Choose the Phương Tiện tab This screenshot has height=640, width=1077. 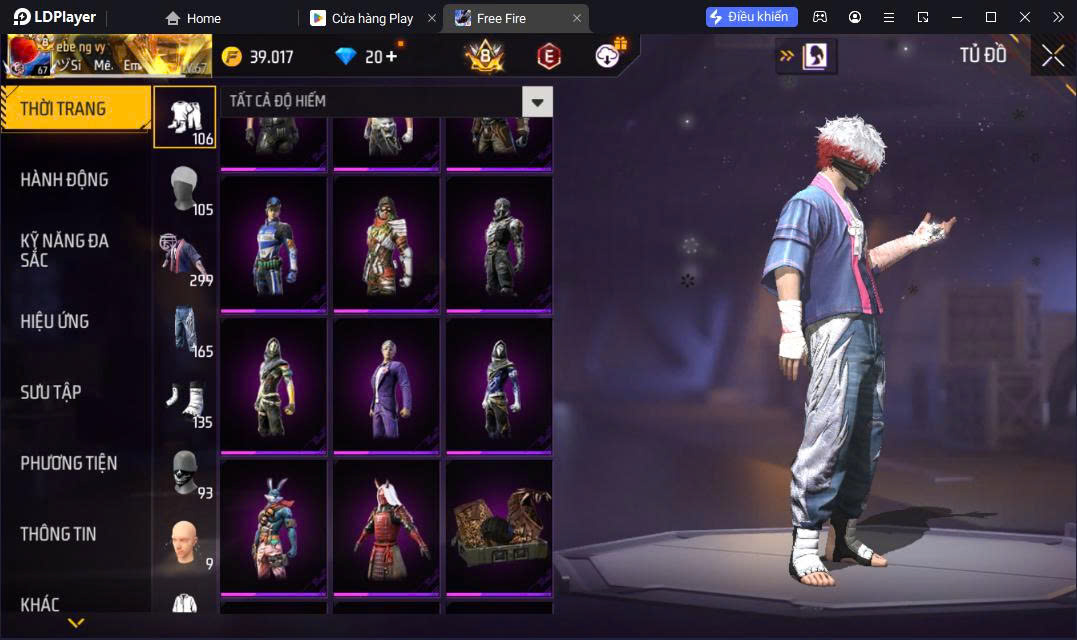pos(69,463)
